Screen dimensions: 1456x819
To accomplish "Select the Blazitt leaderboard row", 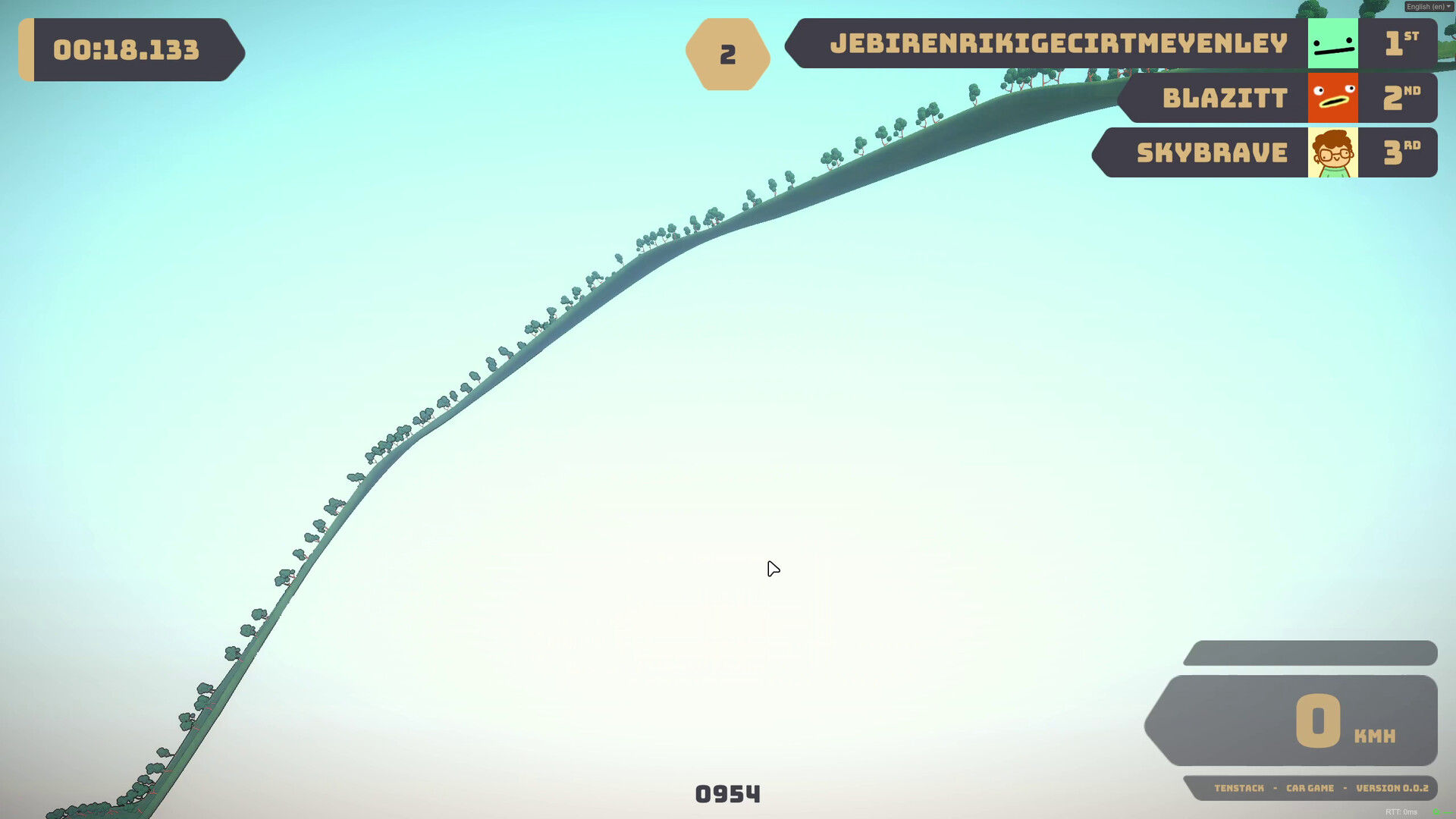I will [1225, 98].
